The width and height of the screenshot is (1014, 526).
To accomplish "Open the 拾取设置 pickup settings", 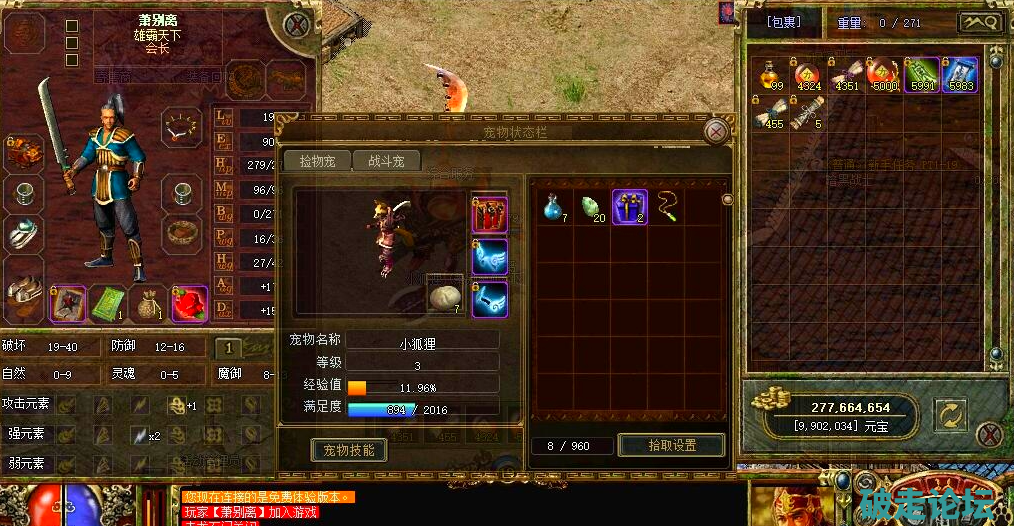I will (671, 445).
